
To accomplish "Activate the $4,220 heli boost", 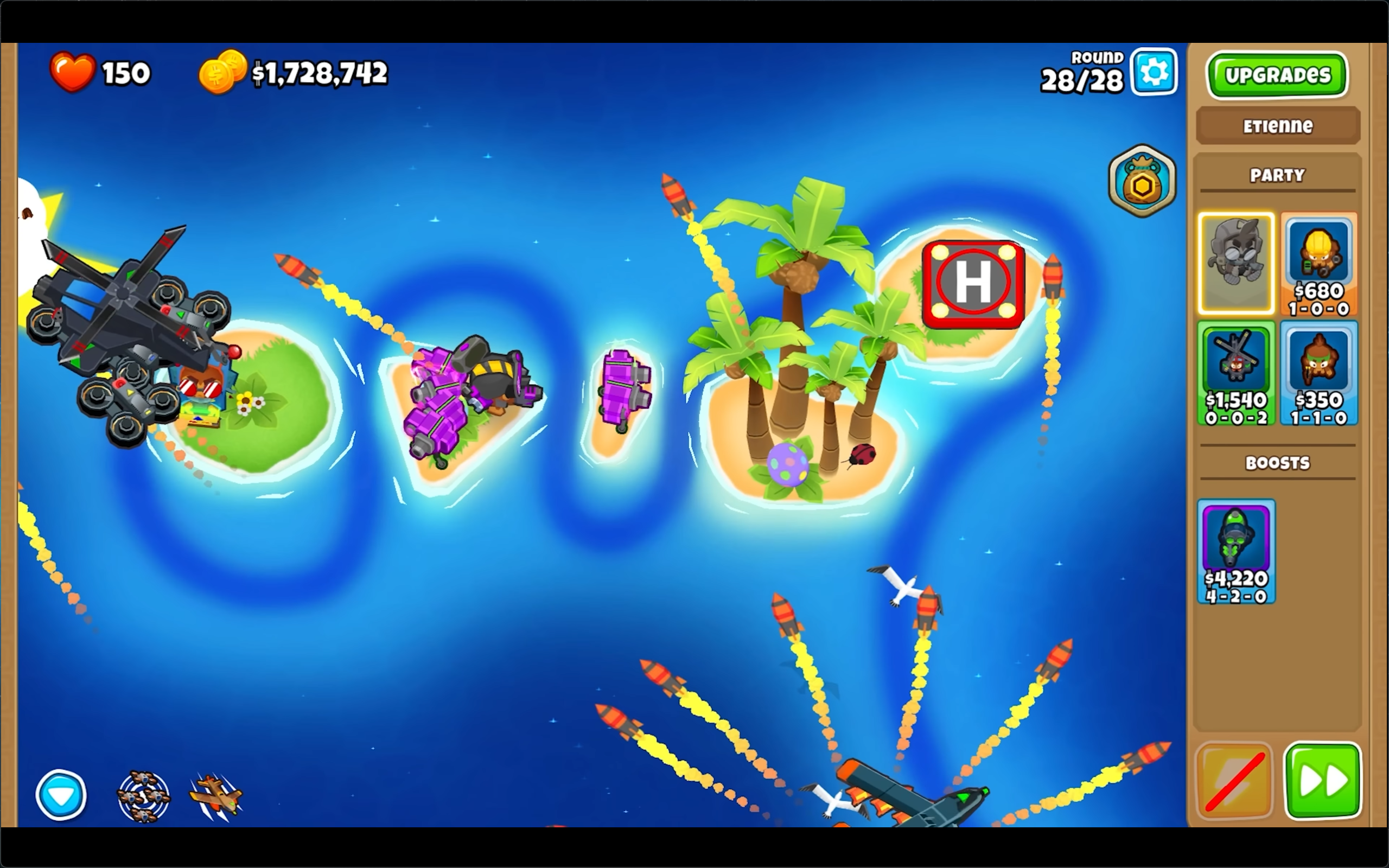I will tap(1237, 551).
